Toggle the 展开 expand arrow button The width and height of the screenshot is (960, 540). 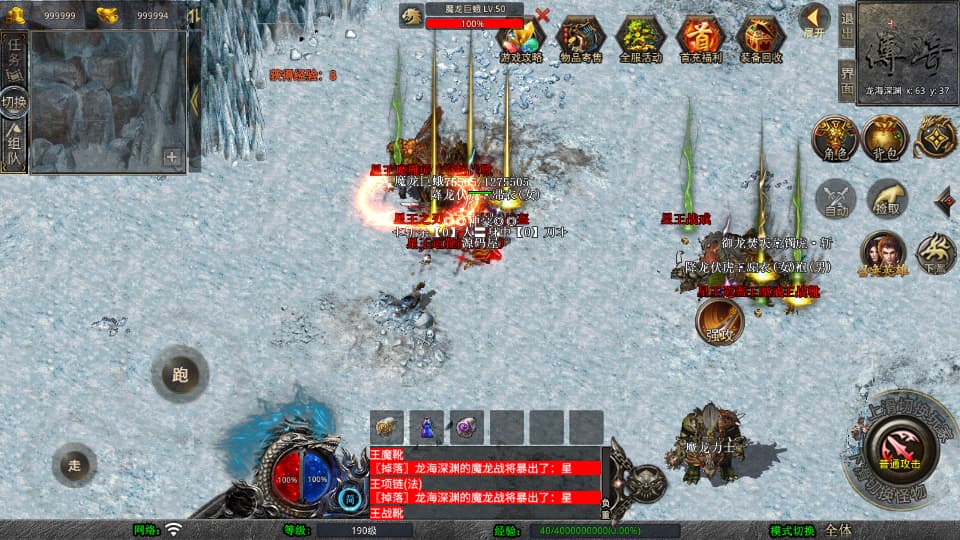pos(814,20)
